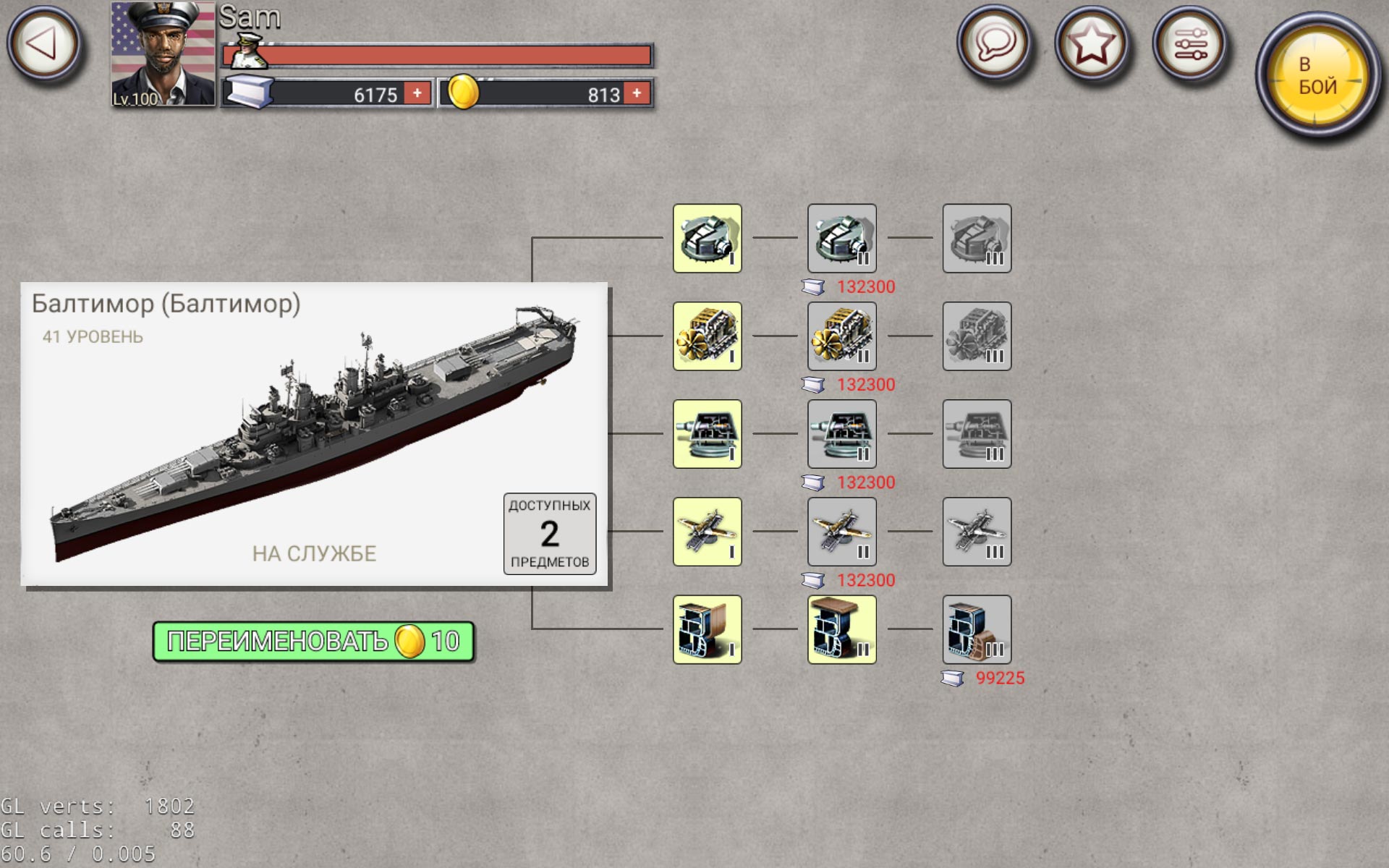Viewport: 1389px width, 868px height.
Task: Add steel with the plus button
Action: [x=416, y=94]
